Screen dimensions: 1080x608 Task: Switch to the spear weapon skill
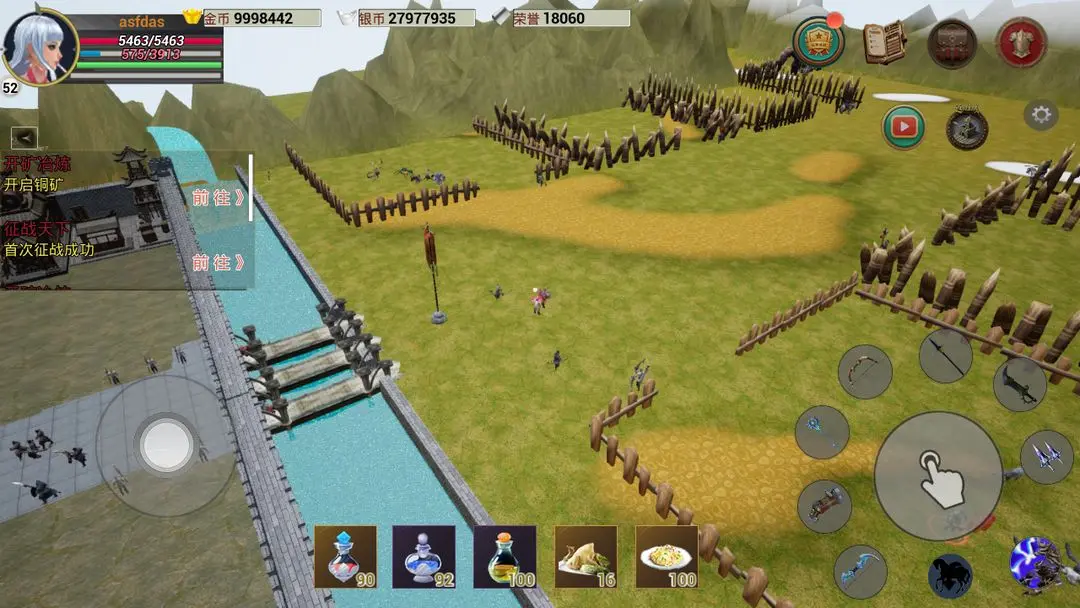click(945, 355)
